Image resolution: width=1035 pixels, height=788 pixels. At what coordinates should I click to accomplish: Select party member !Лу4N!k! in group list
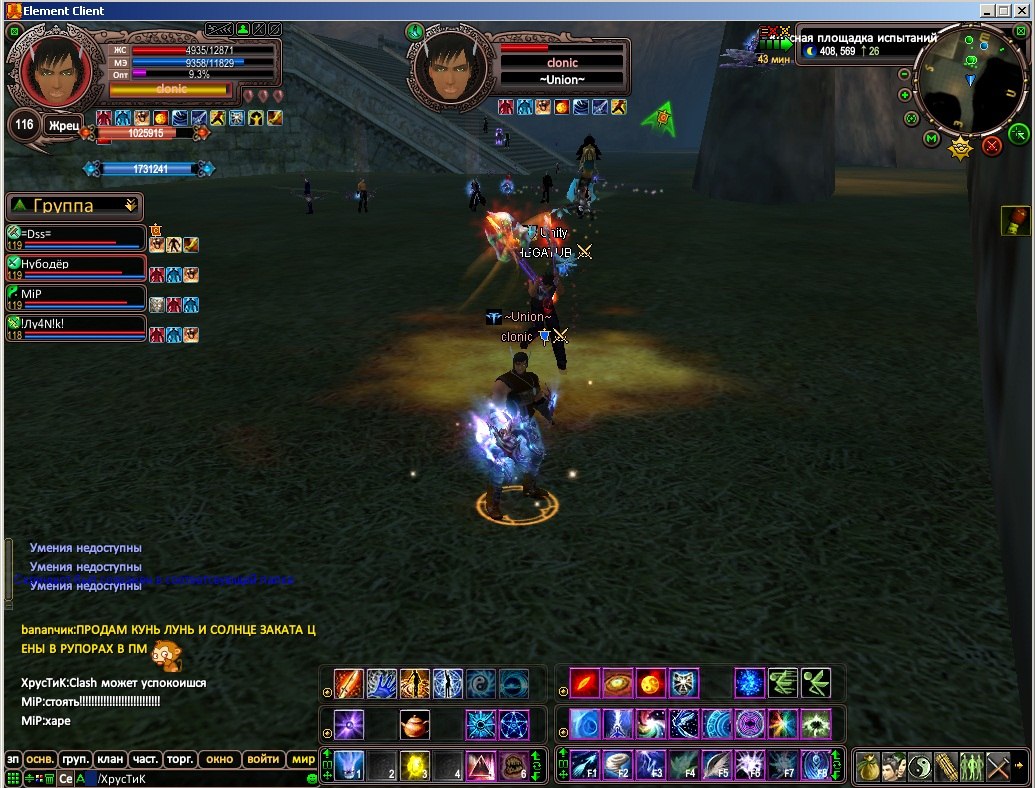click(76, 327)
